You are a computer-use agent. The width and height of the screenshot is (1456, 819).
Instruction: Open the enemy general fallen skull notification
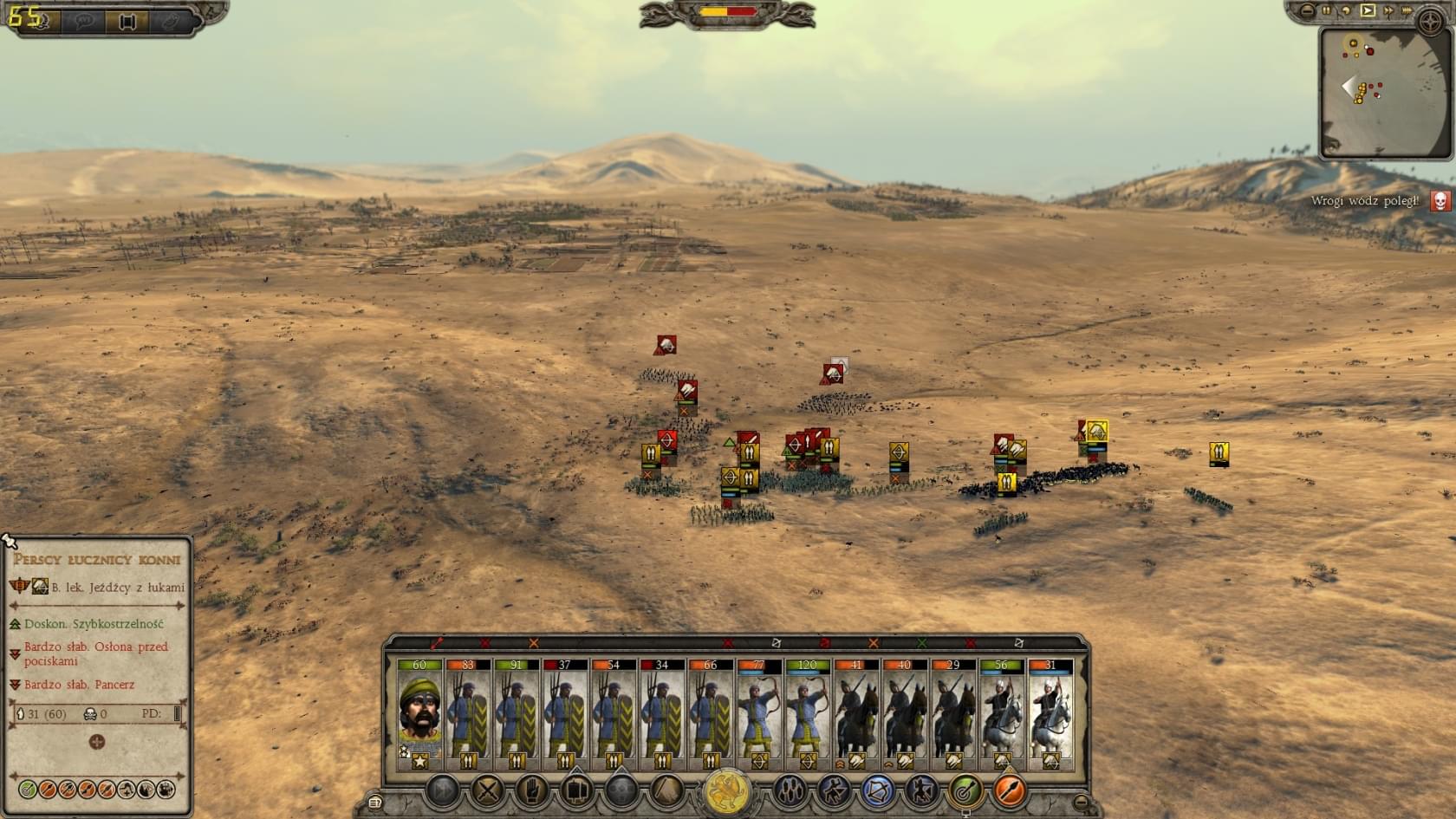1440,202
